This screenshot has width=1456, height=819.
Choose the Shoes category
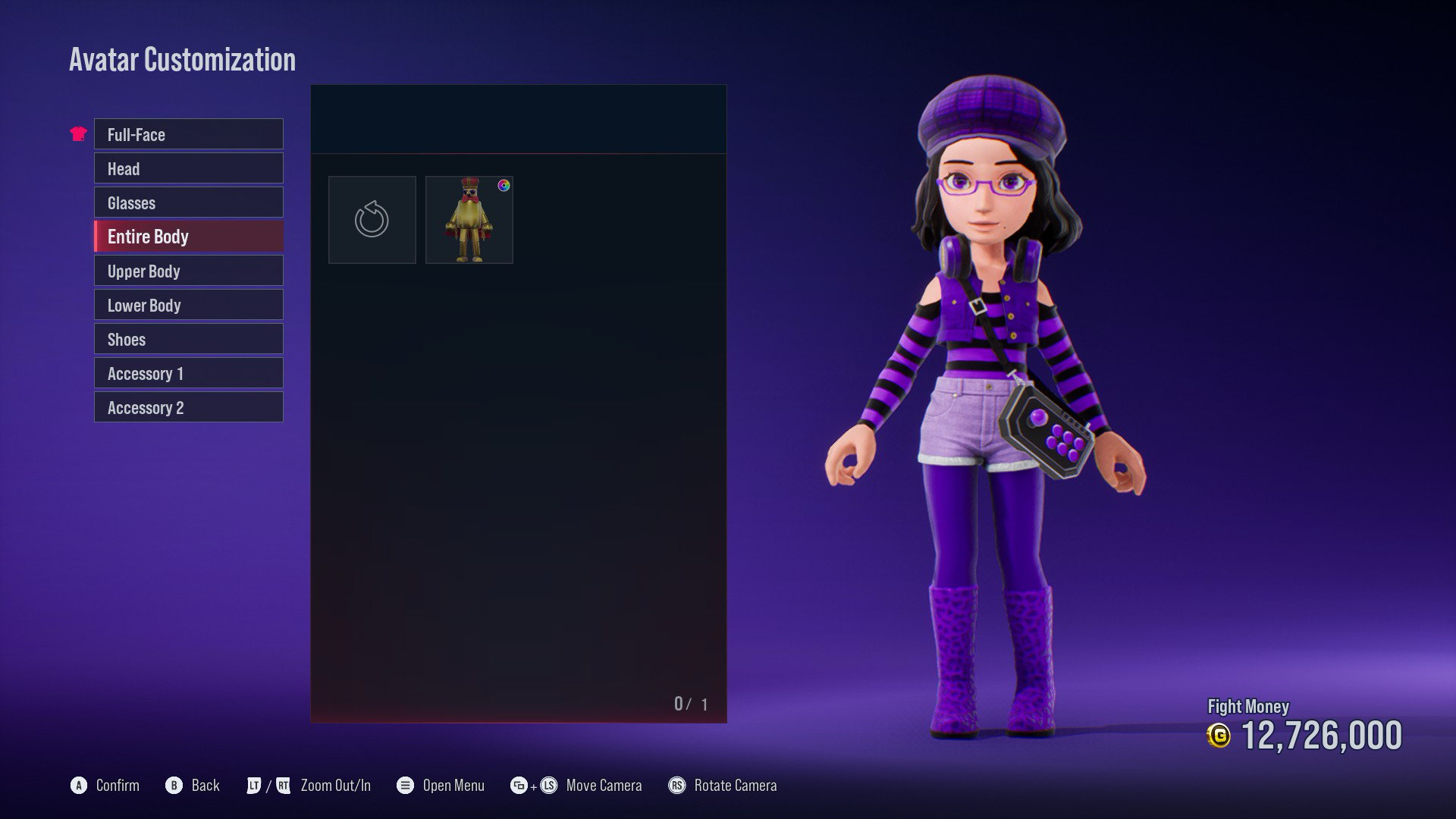click(x=188, y=339)
